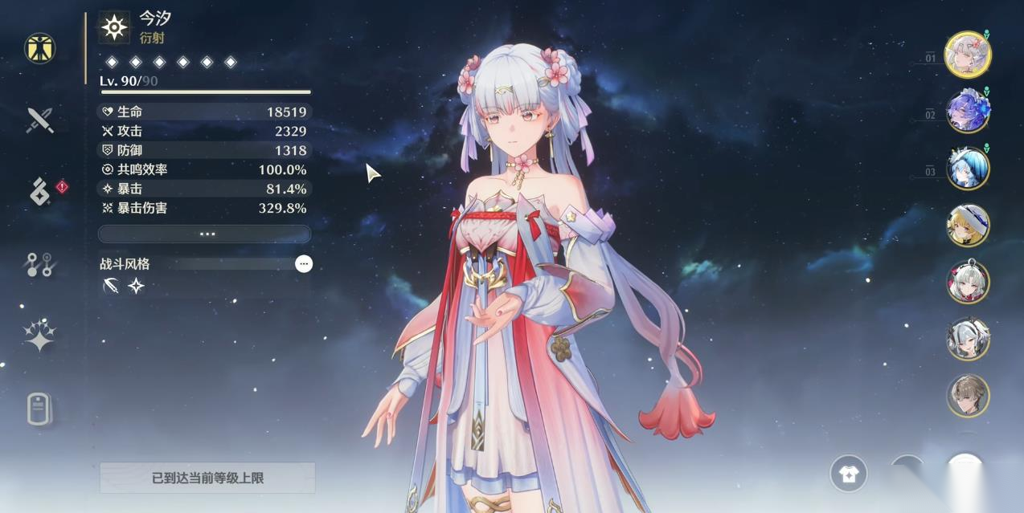1024x513 pixels.
Task: Expand the full stats list with the ellipsis bar
Action: pos(205,234)
